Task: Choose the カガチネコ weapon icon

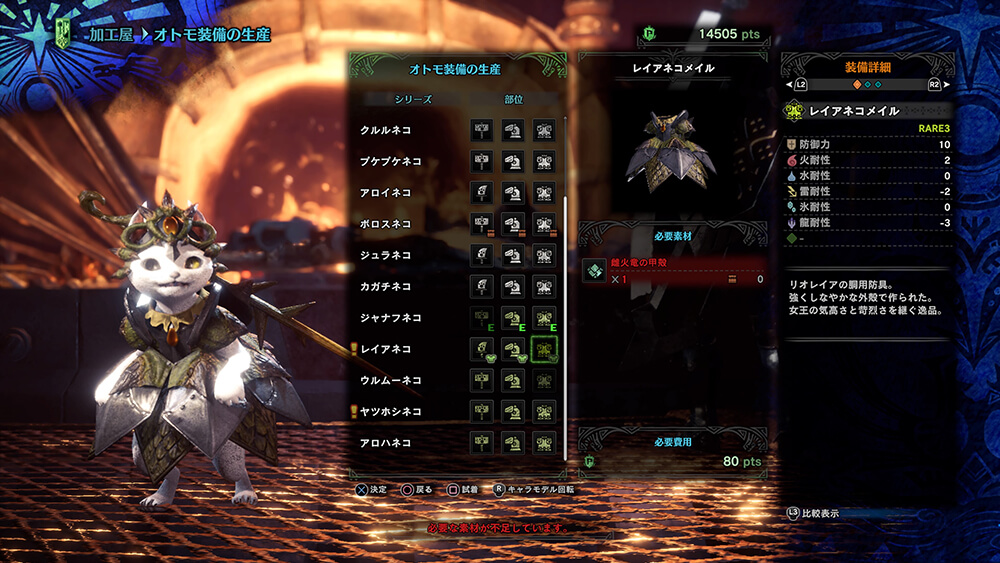Action: 481,286
